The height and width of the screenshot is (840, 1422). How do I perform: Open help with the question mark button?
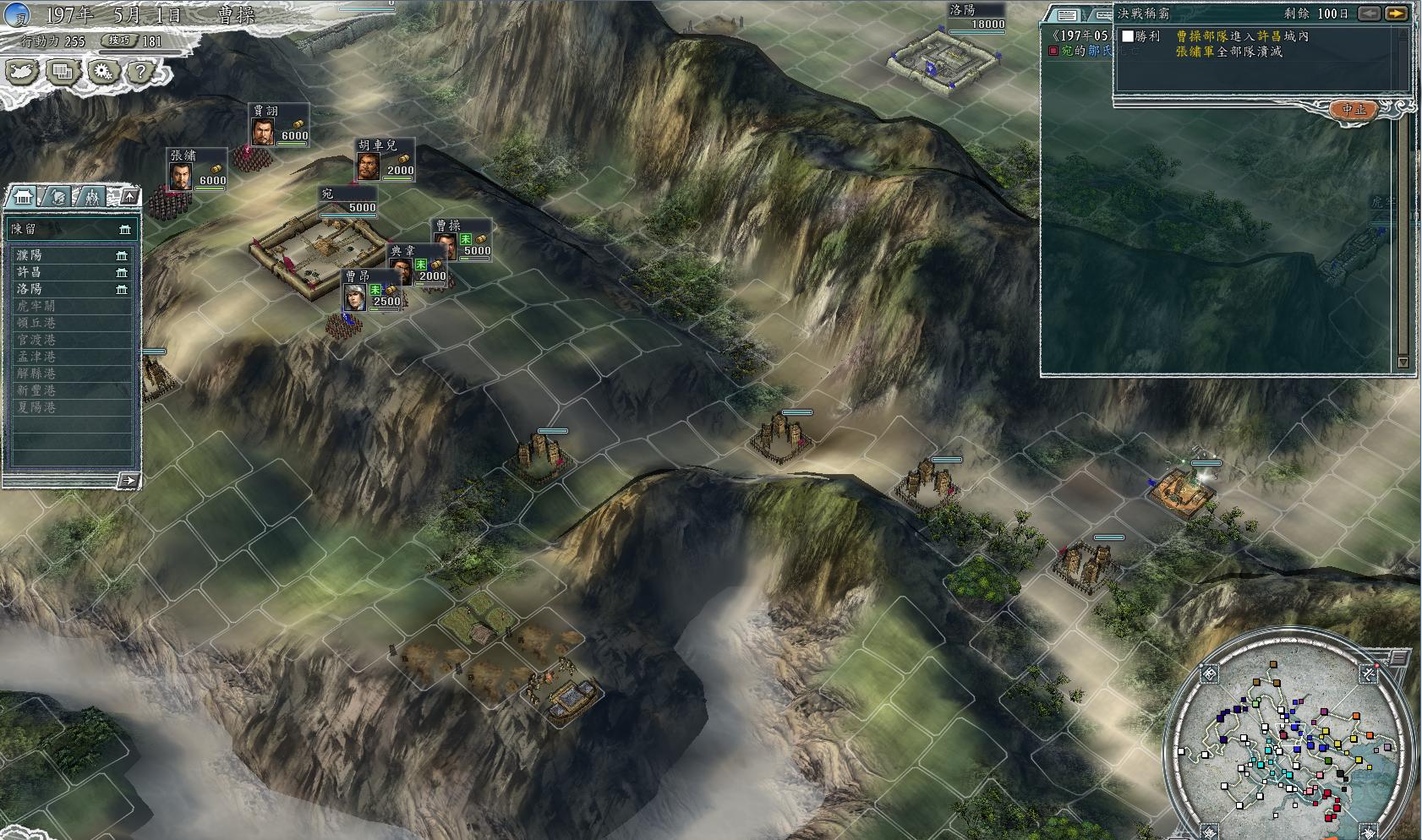click(x=140, y=73)
